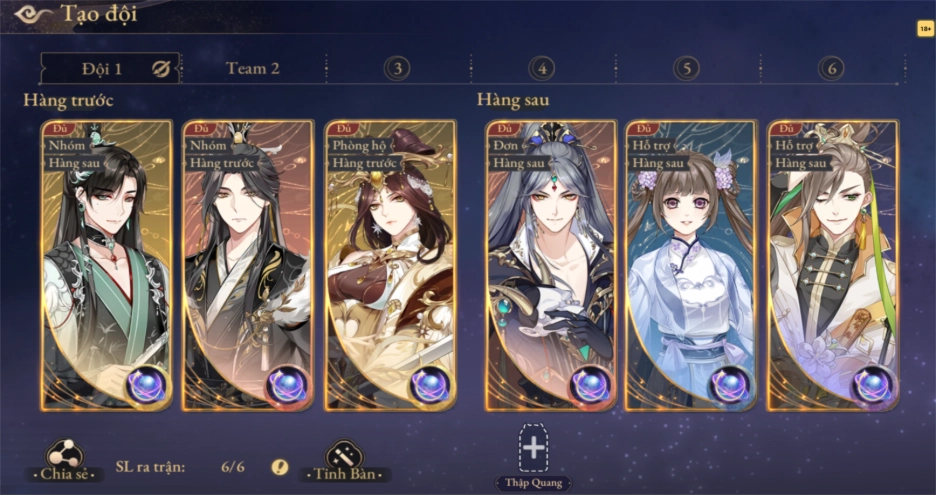Screen dimensions: 936x495
Task: Select the green-robed man character card
Action: 106,265
